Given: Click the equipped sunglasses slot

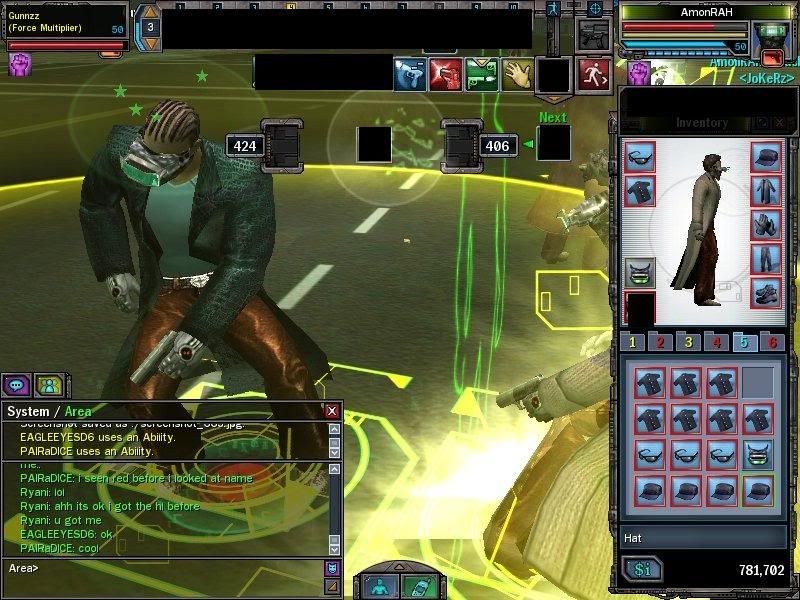Looking at the screenshot, I should coord(640,156).
